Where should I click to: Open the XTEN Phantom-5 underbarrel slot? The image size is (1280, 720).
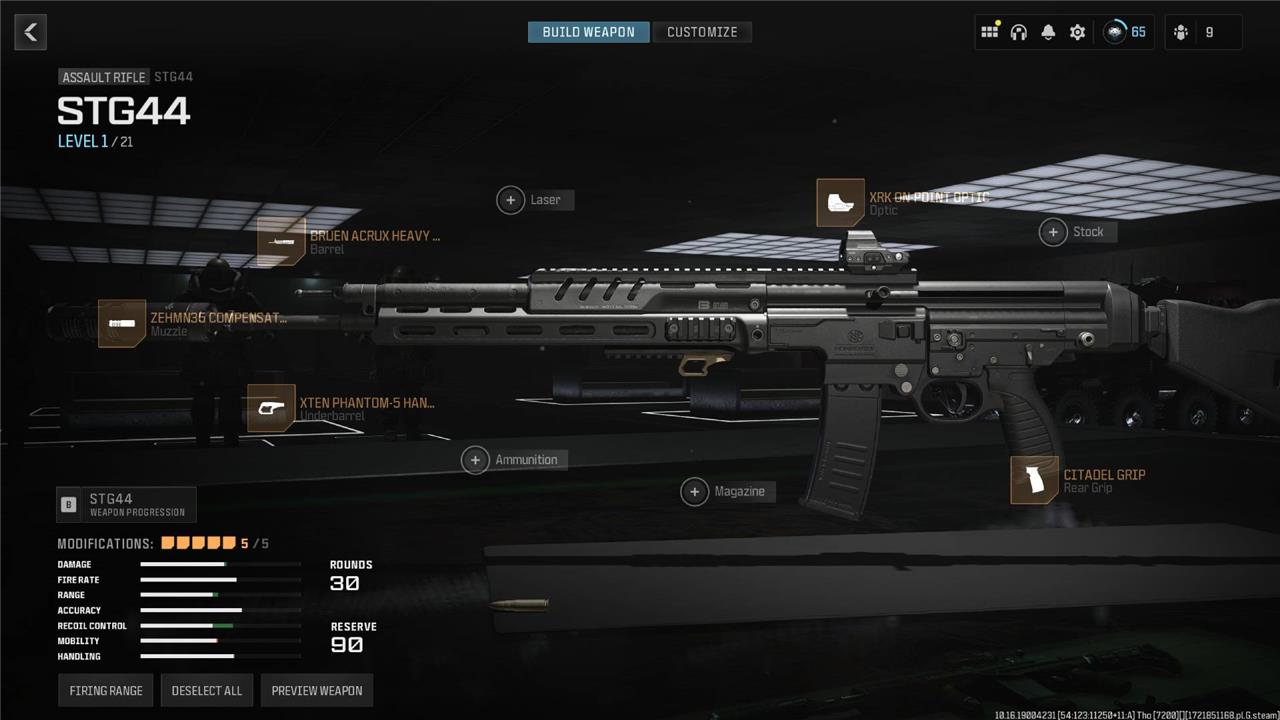(271, 408)
